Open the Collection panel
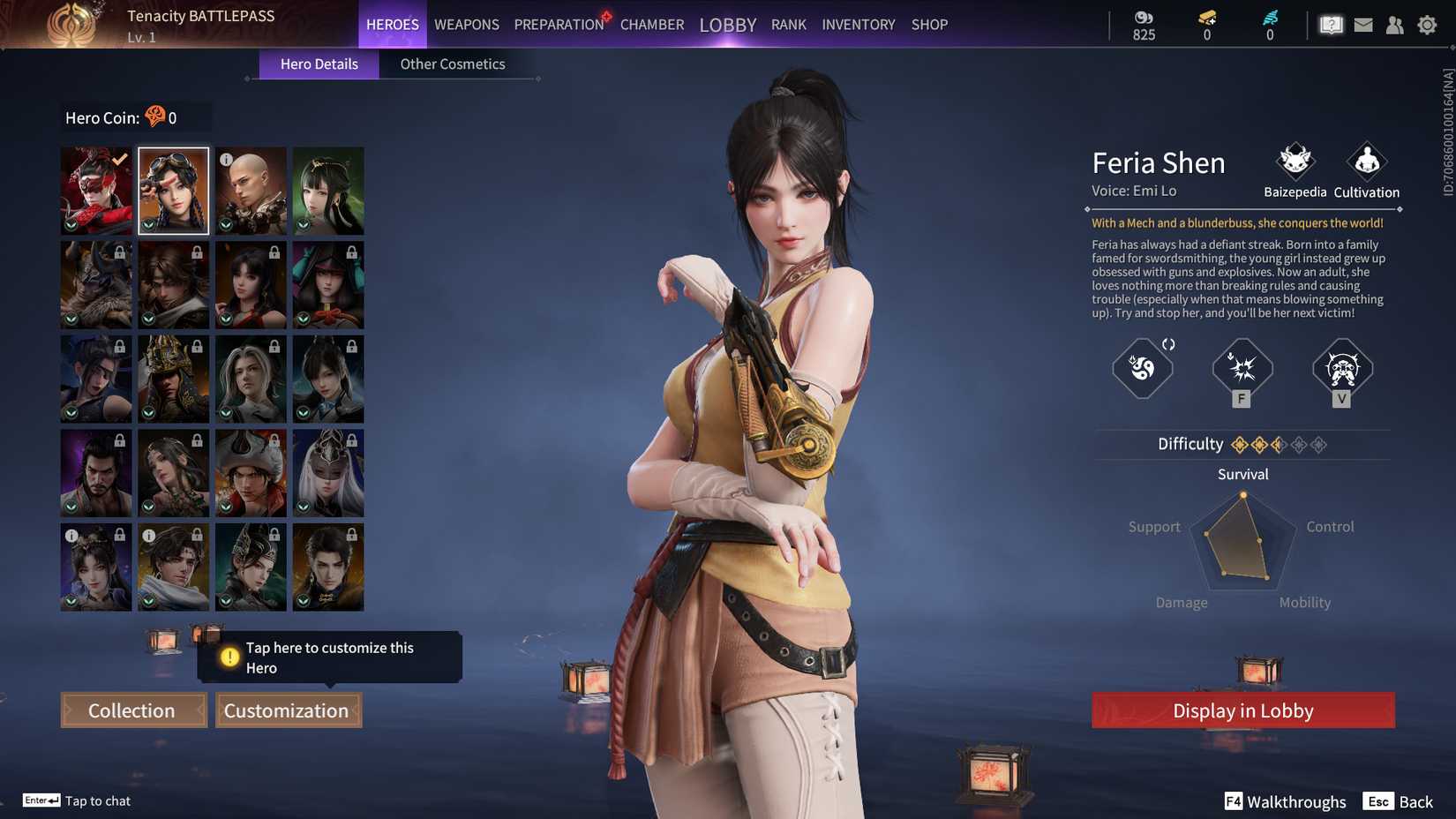This screenshot has width=1456, height=819. [x=132, y=710]
